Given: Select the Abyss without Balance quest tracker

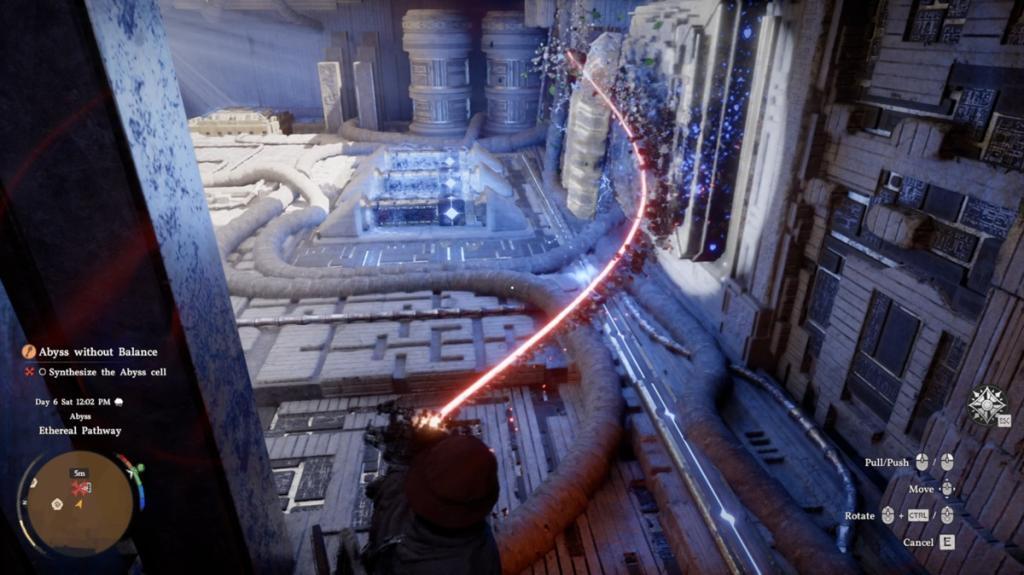Looking at the screenshot, I should pyautogui.click(x=98, y=352).
